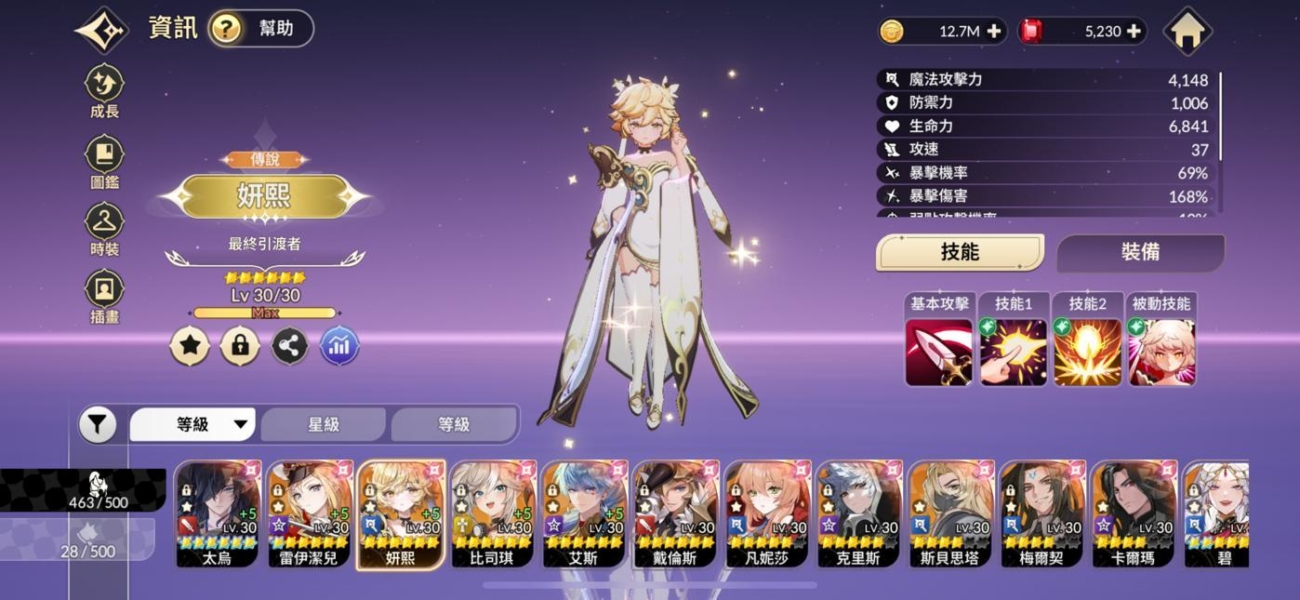
Task: Return home via the house icon
Action: (1187, 31)
